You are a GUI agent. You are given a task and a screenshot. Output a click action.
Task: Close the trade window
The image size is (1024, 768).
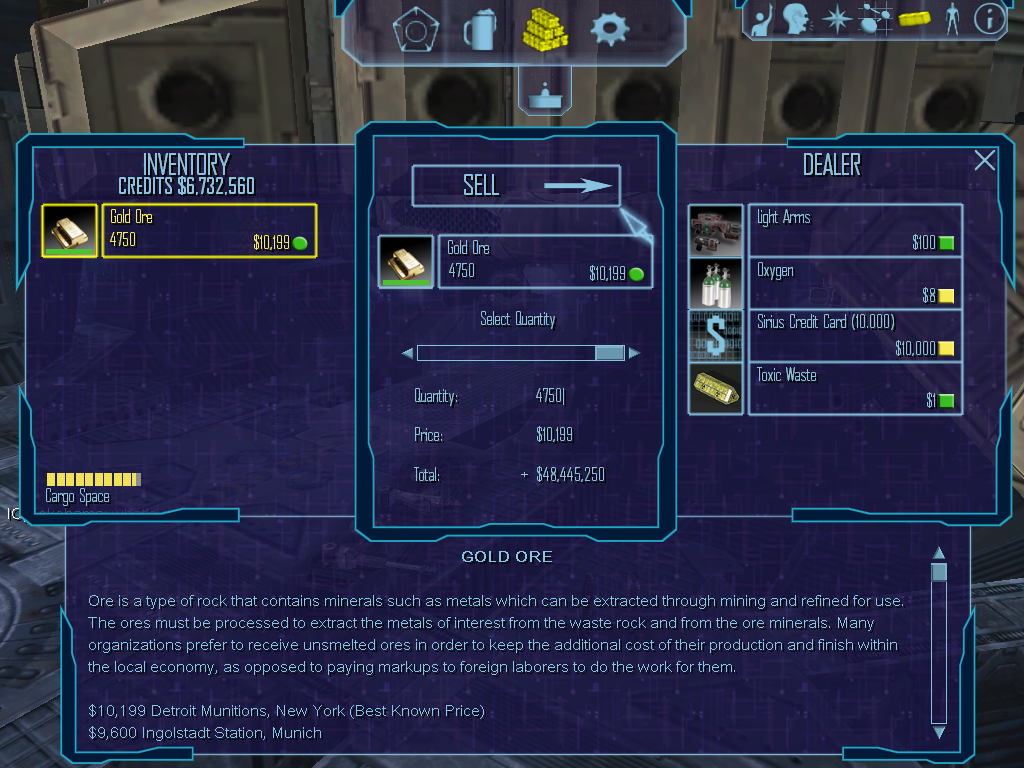pyautogui.click(x=985, y=160)
